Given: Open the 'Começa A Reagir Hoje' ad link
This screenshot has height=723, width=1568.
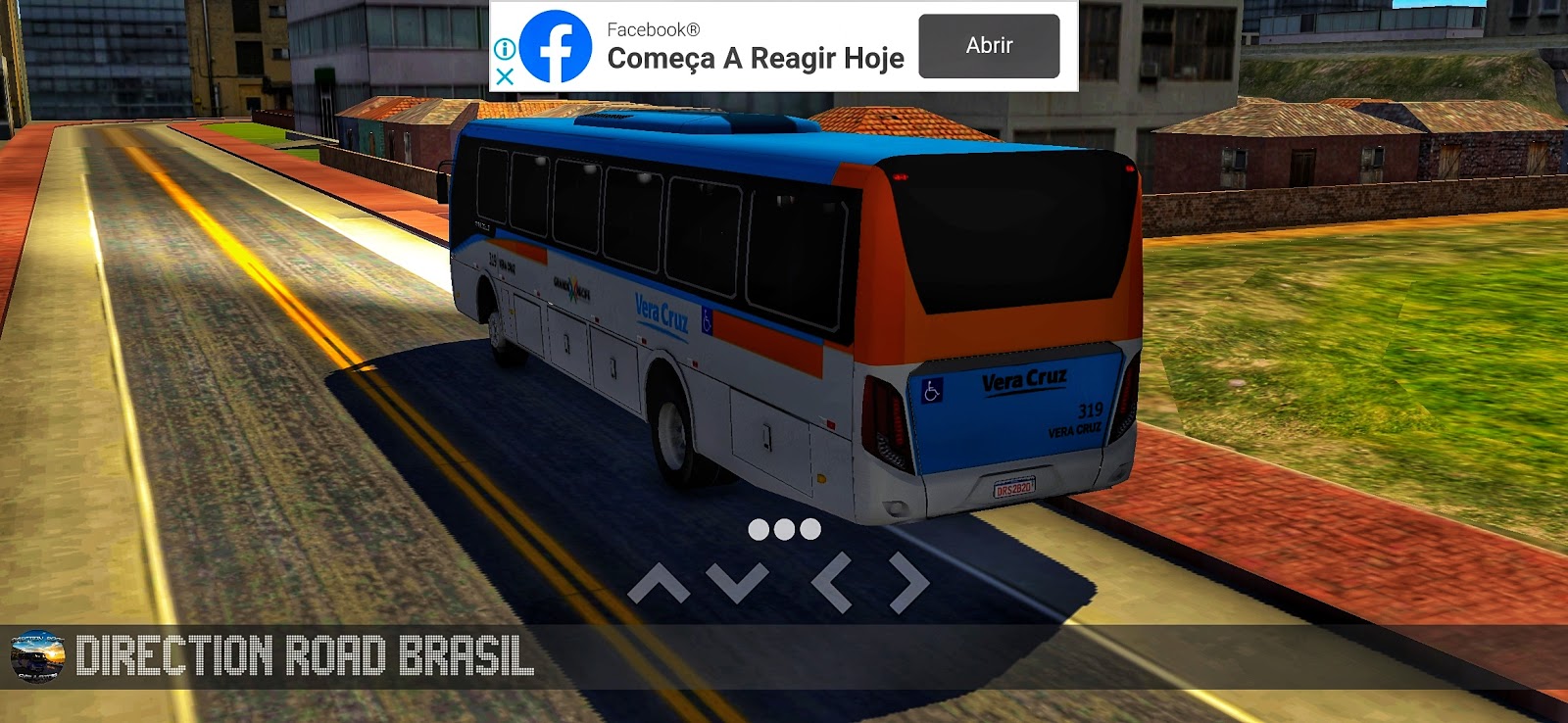Looking at the screenshot, I should coord(755,59).
